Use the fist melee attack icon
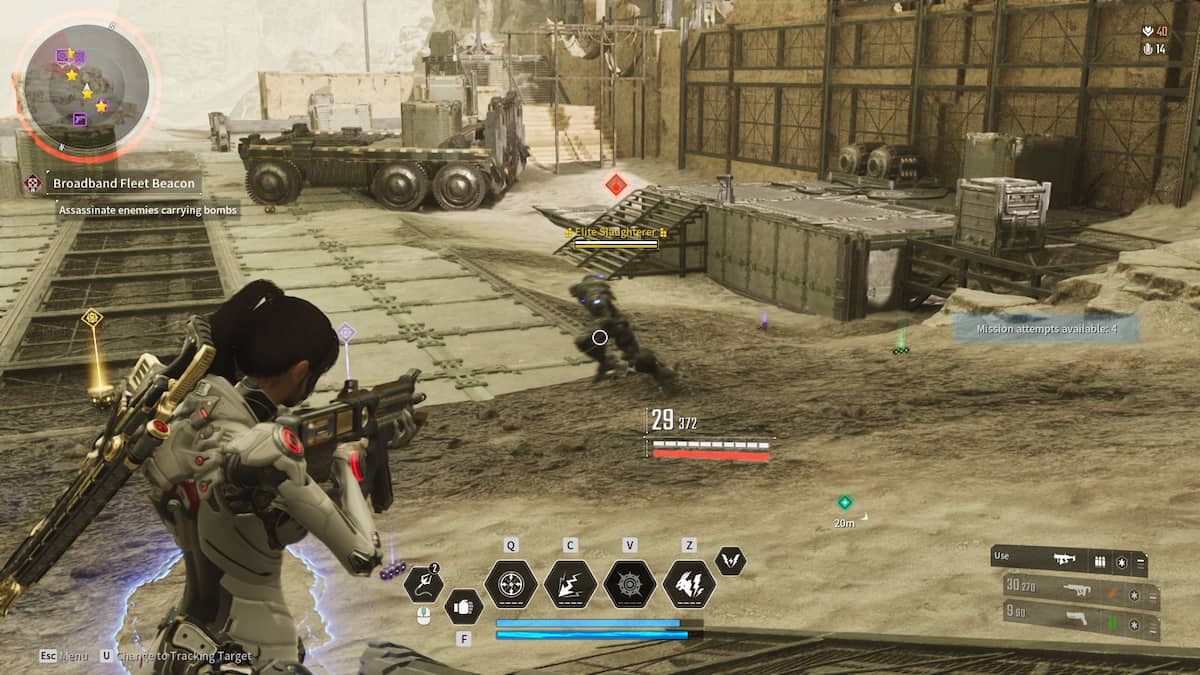The image size is (1200, 675). click(x=464, y=606)
